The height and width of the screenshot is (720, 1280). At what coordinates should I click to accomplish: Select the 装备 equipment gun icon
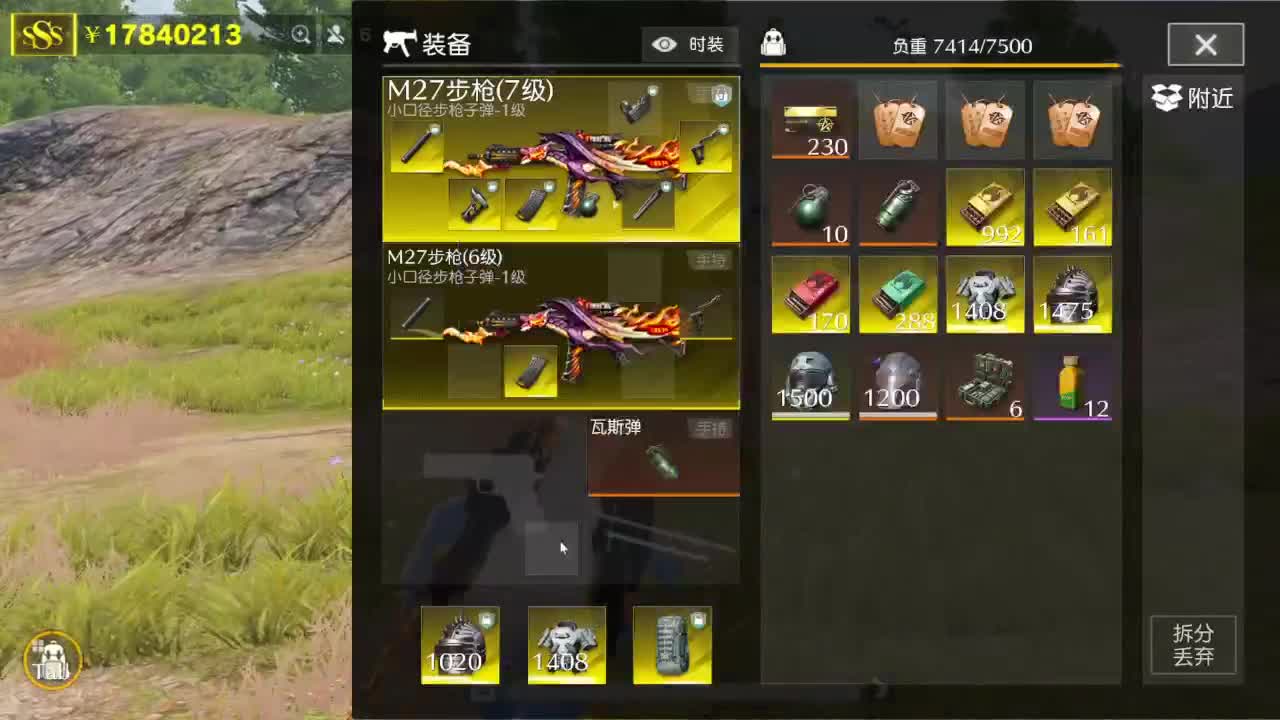pyautogui.click(x=400, y=42)
